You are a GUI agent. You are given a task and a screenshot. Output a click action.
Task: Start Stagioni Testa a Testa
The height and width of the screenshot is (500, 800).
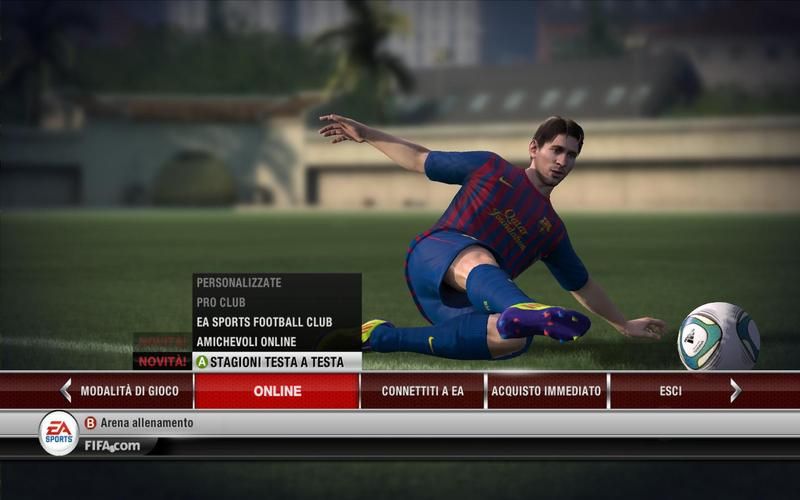[276, 362]
